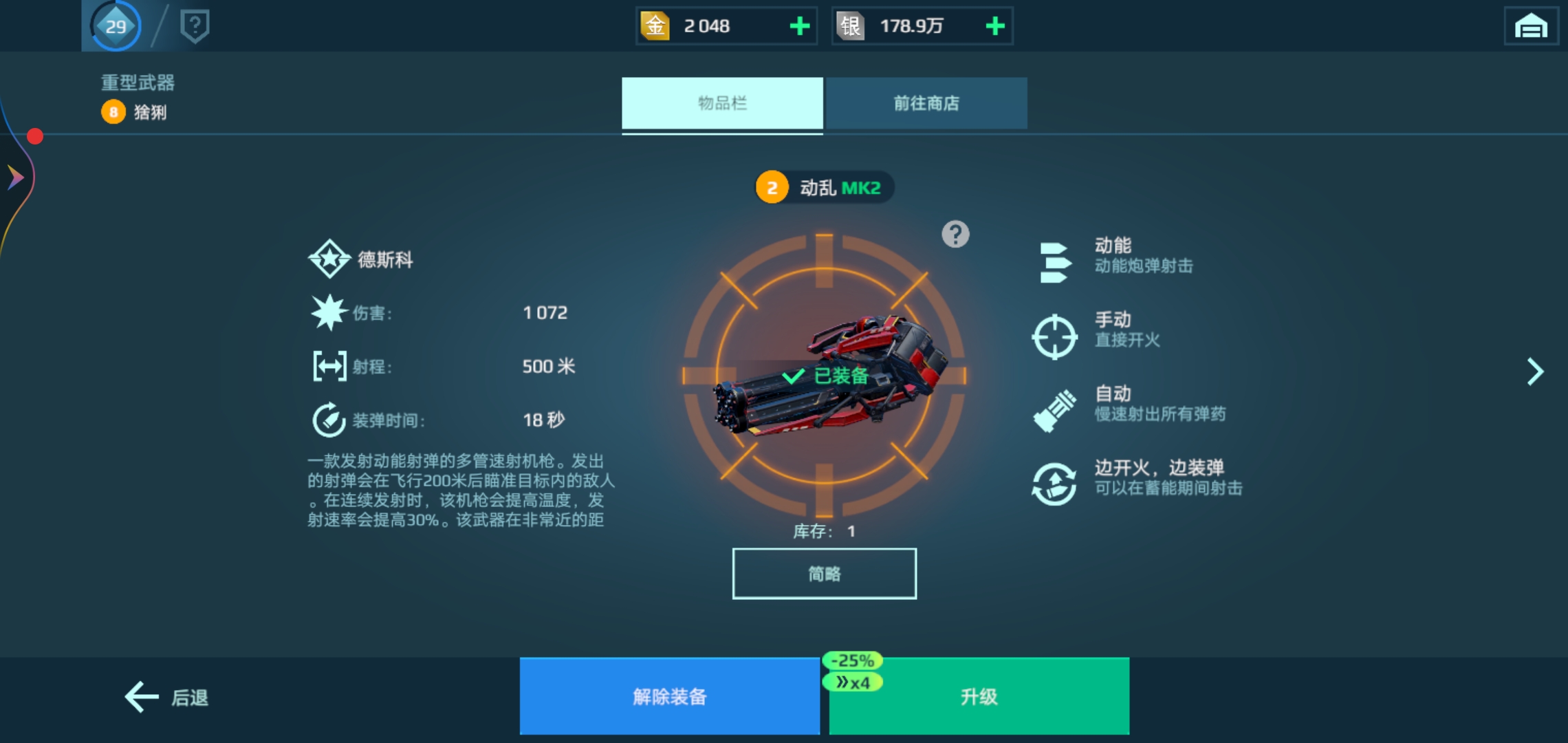The height and width of the screenshot is (743, 1568).
Task: Click the right chevron to view next weapon
Action: [x=1535, y=371]
